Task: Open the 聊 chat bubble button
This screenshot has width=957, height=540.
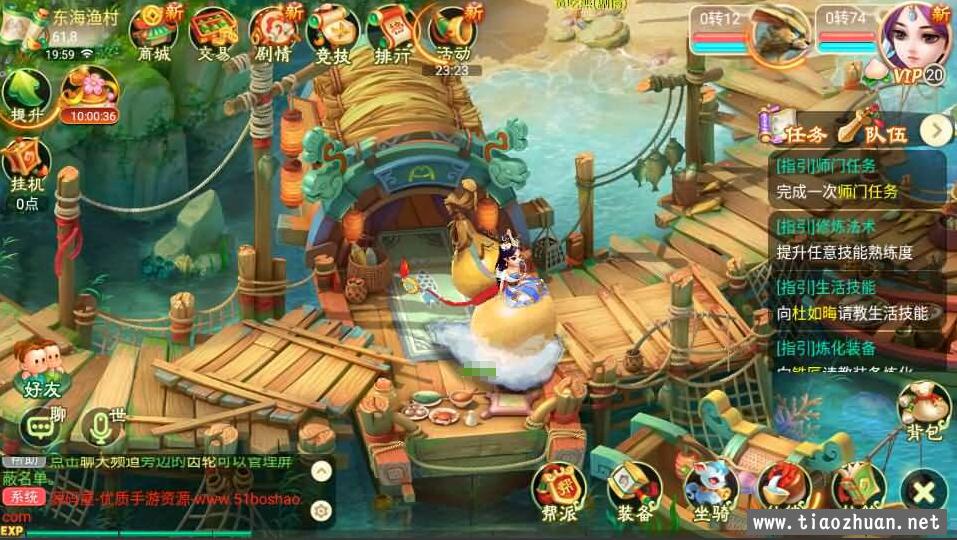Action: (x=40, y=426)
